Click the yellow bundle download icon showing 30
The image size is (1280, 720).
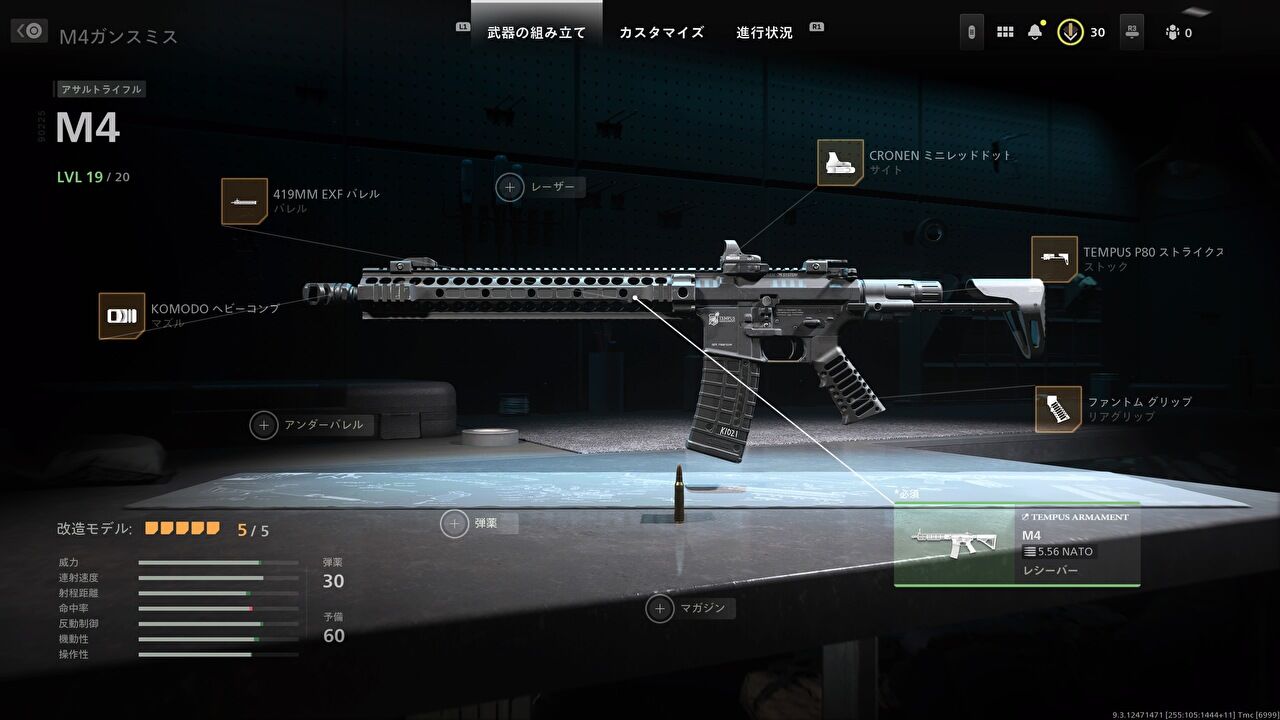[1071, 31]
